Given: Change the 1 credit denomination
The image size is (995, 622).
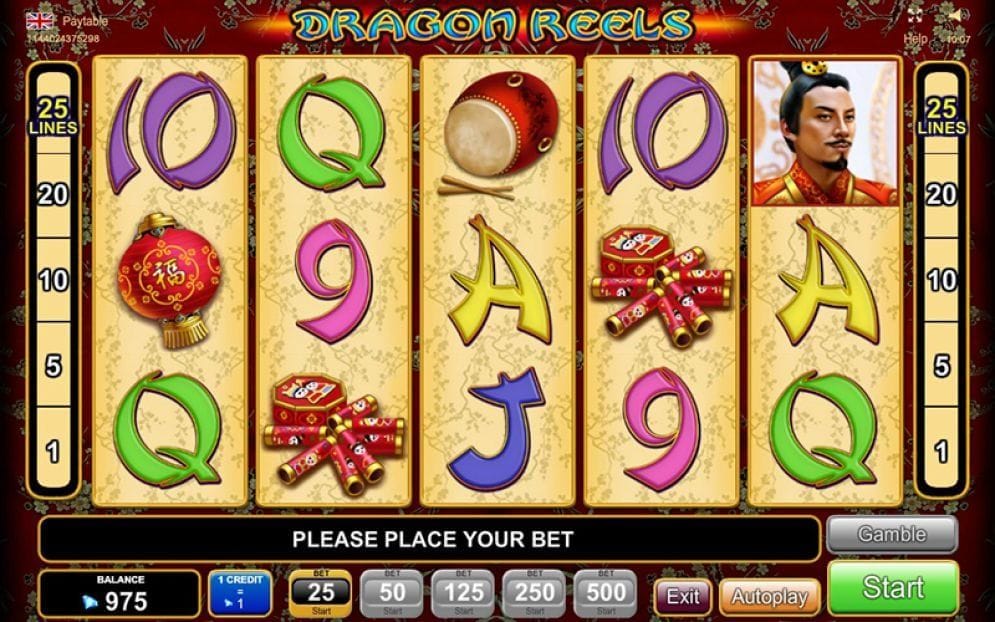Looking at the screenshot, I should tap(240, 594).
